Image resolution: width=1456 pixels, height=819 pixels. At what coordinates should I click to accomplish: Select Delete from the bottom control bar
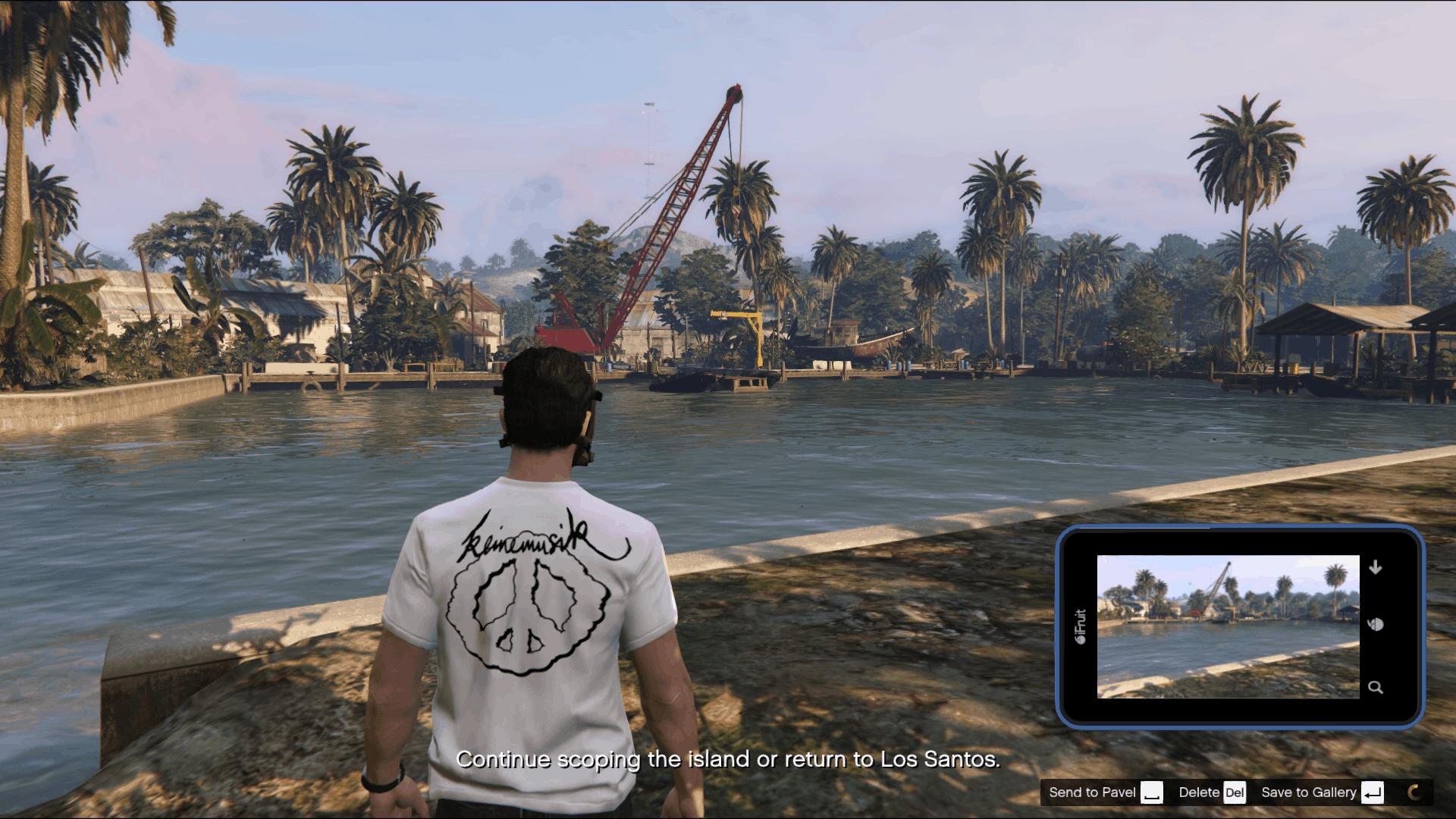coord(1200,792)
